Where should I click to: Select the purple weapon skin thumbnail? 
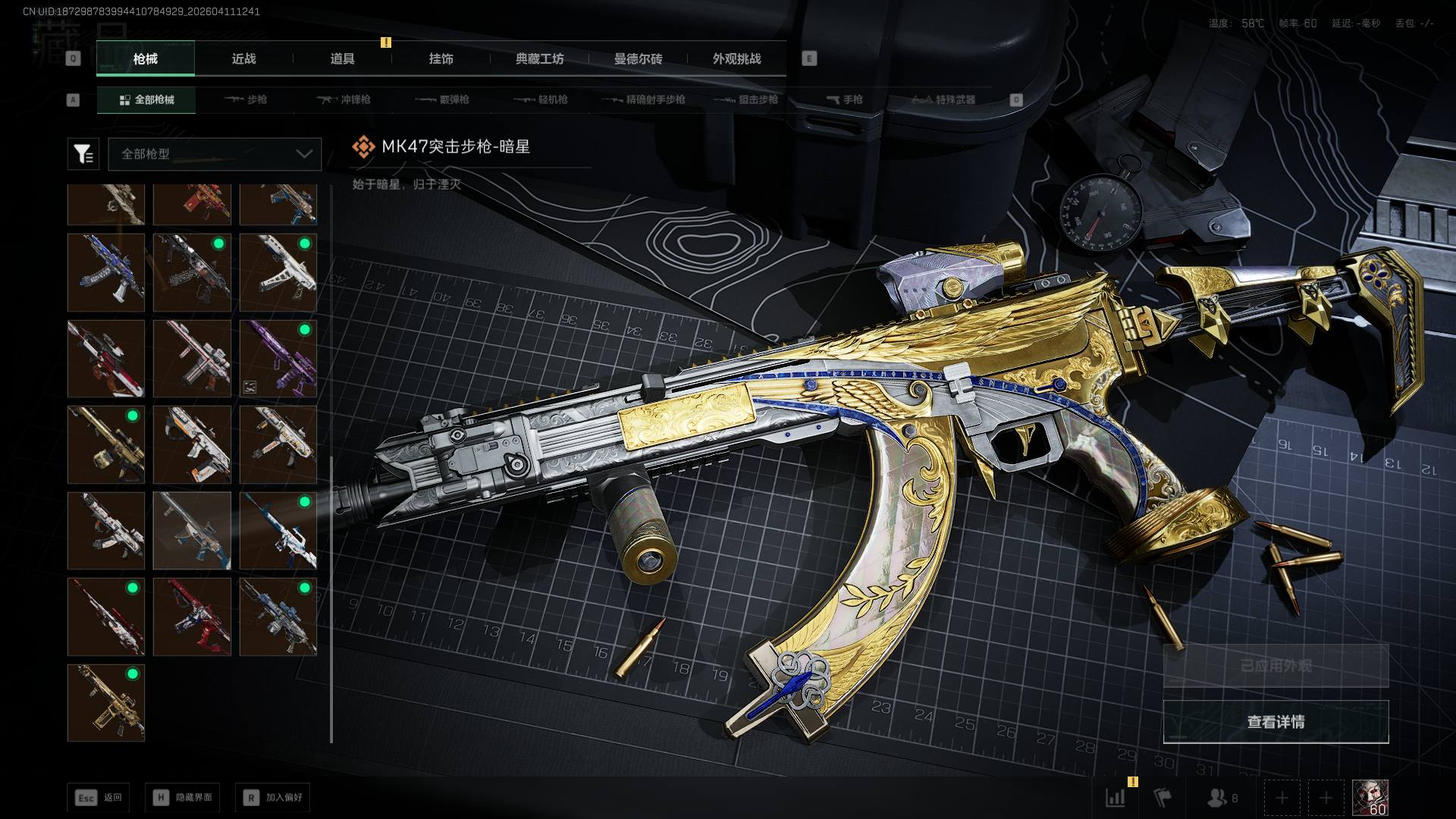pos(278,358)
